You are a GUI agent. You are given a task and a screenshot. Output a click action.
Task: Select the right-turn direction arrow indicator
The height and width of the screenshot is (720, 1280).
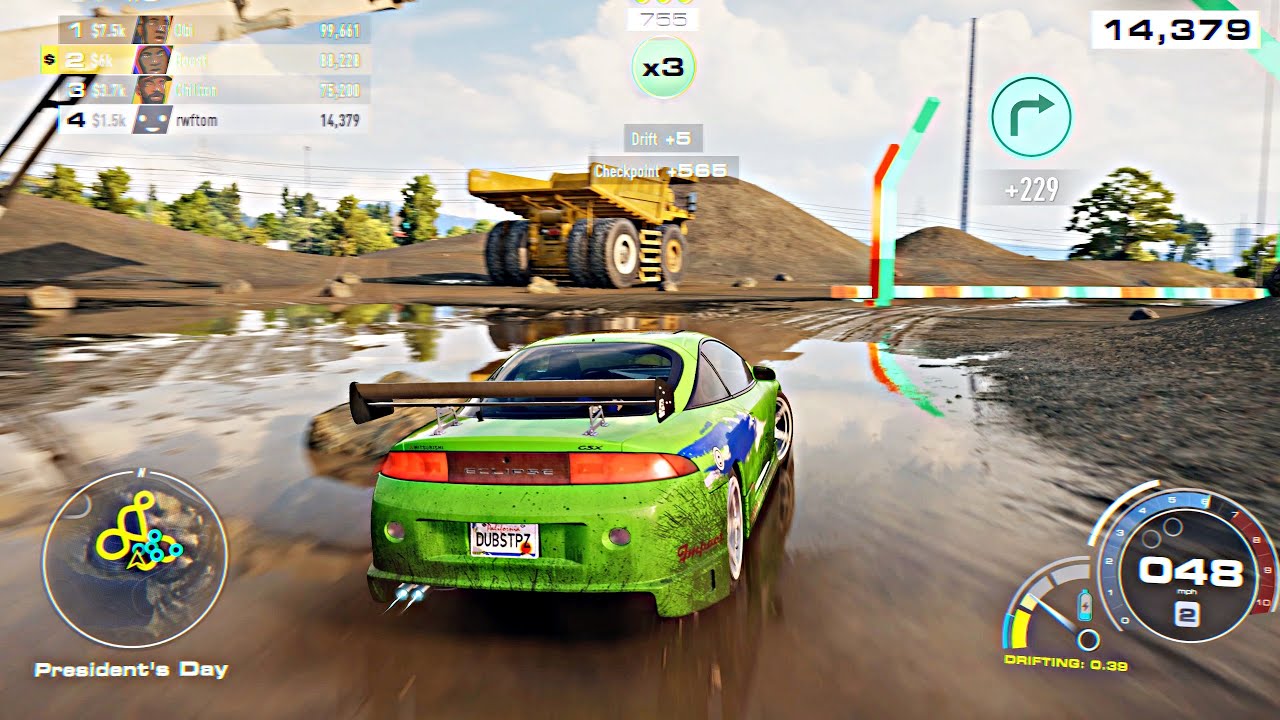coord(1033,115)
